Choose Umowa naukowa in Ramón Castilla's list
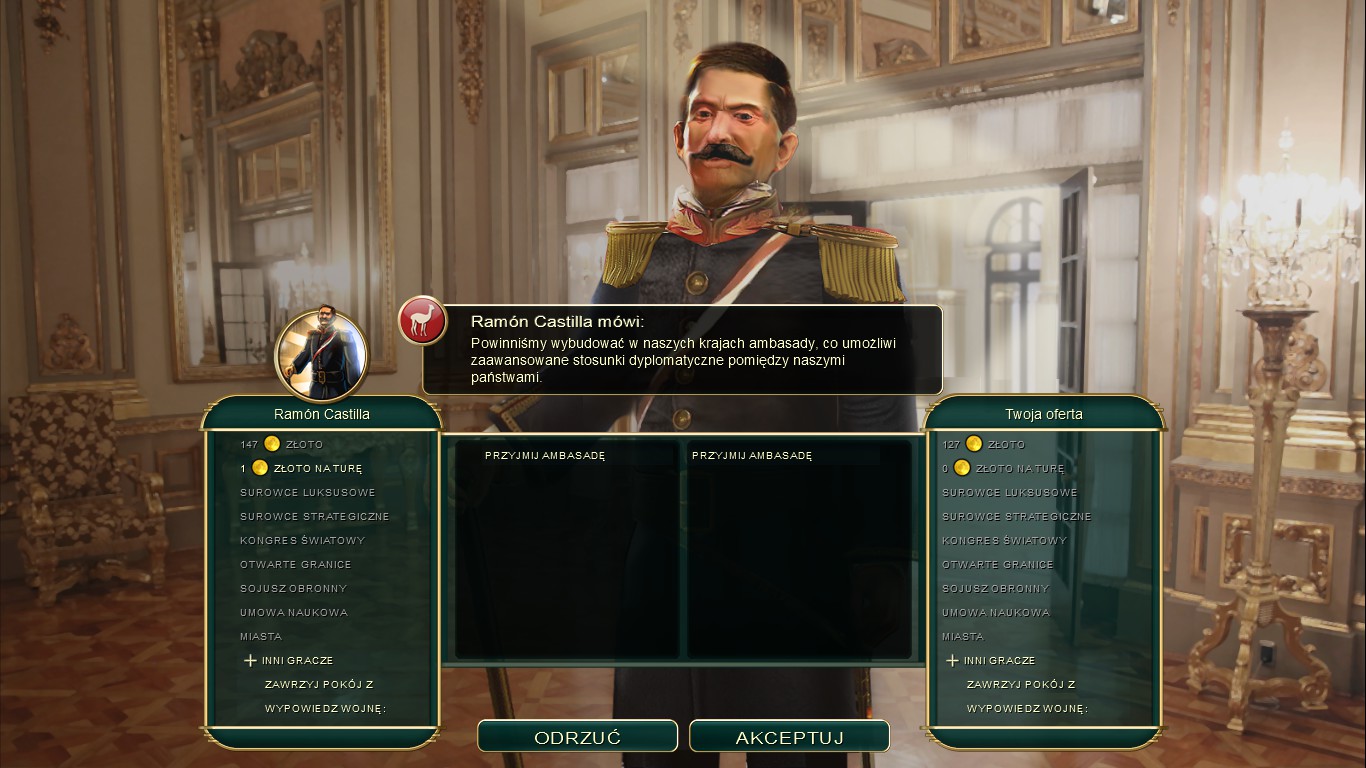Screen dimensions: 1366x768 [294, 612]
